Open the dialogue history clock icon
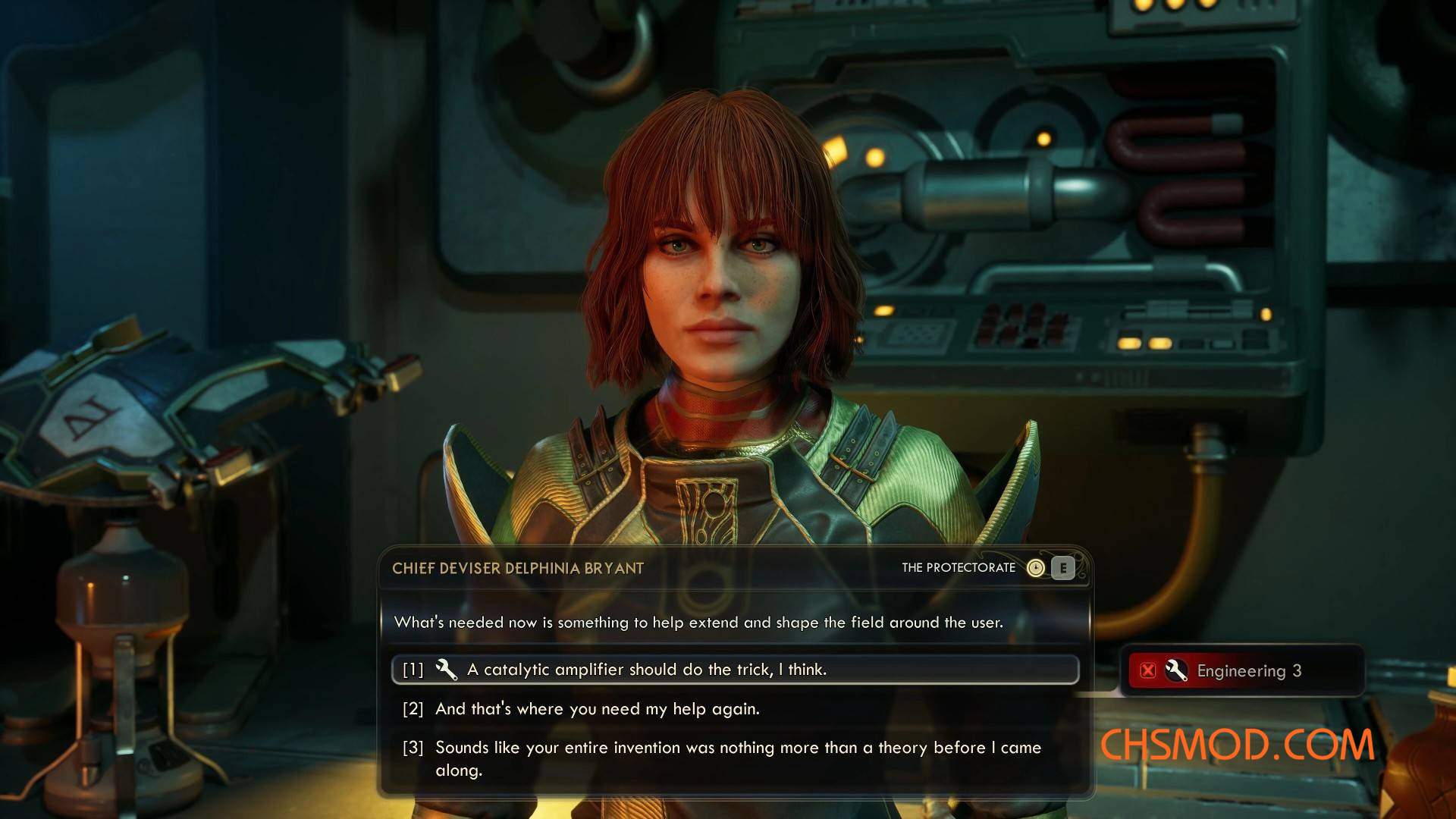The height and width of the screenshot is (819, 1456). pyautogui.click(x=1035, y=568)
